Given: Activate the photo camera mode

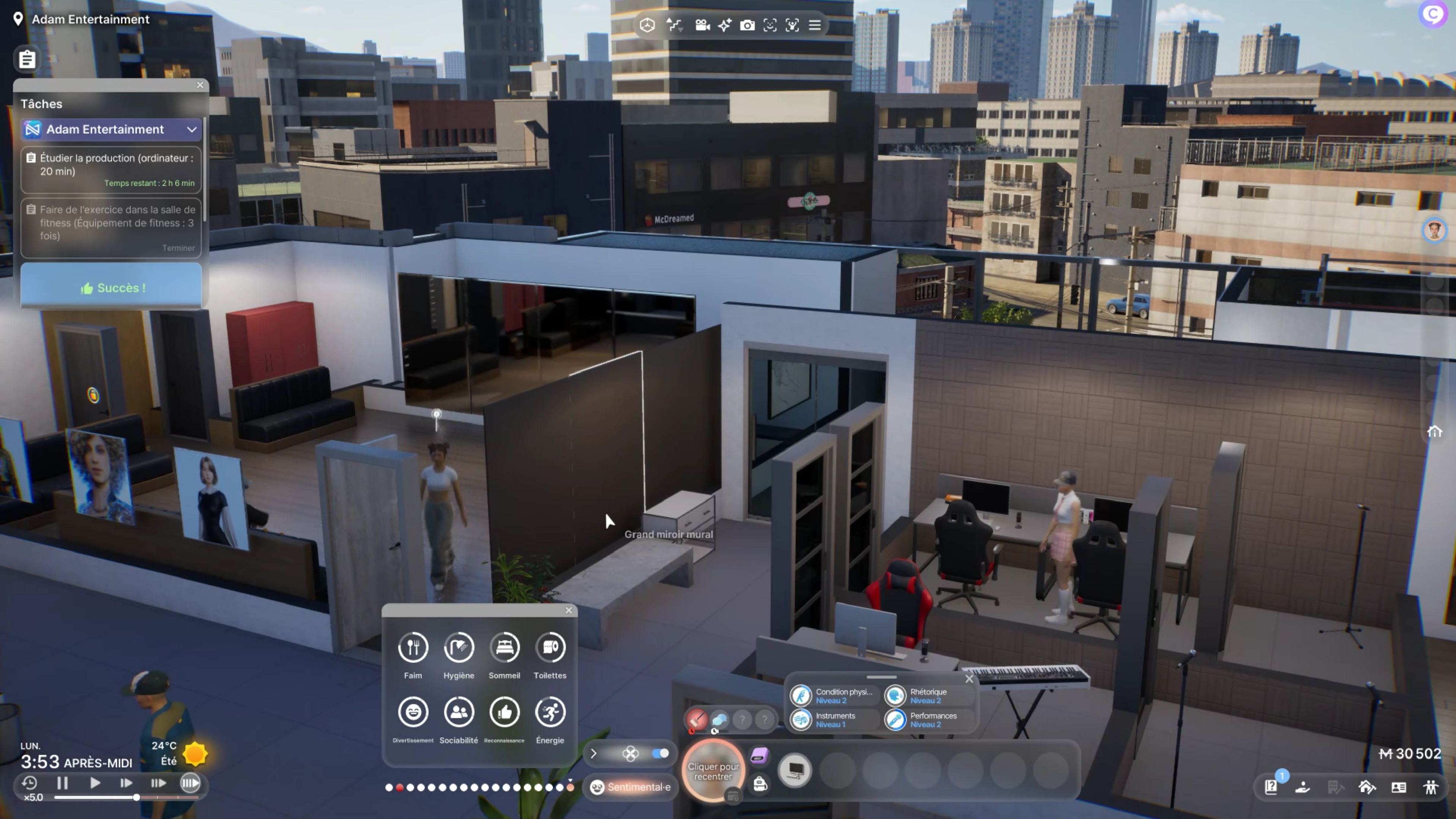Looking at the screenshot, I should pos(747,25).
